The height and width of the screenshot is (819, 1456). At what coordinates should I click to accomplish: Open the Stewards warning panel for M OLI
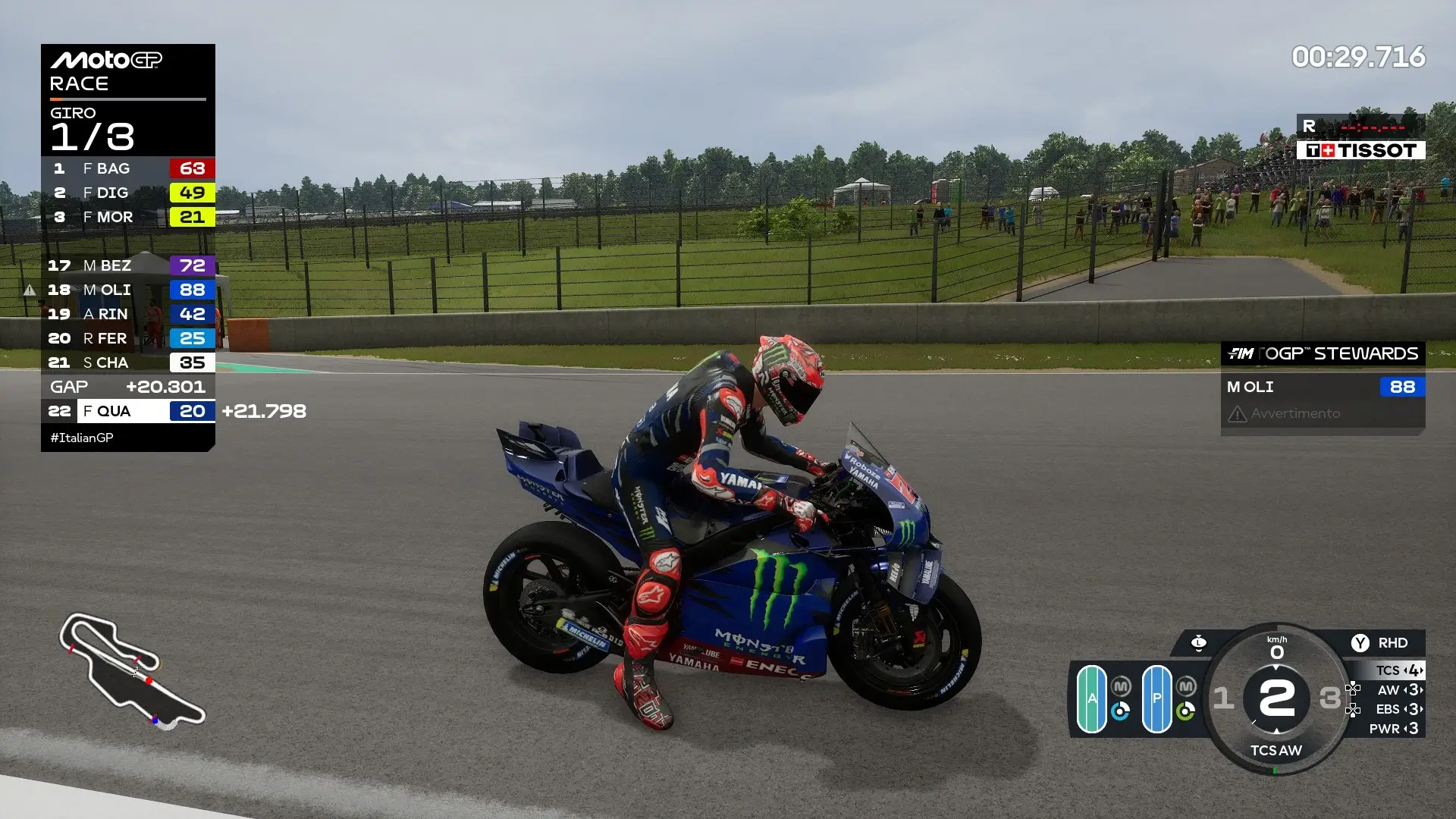(1323, 400)
